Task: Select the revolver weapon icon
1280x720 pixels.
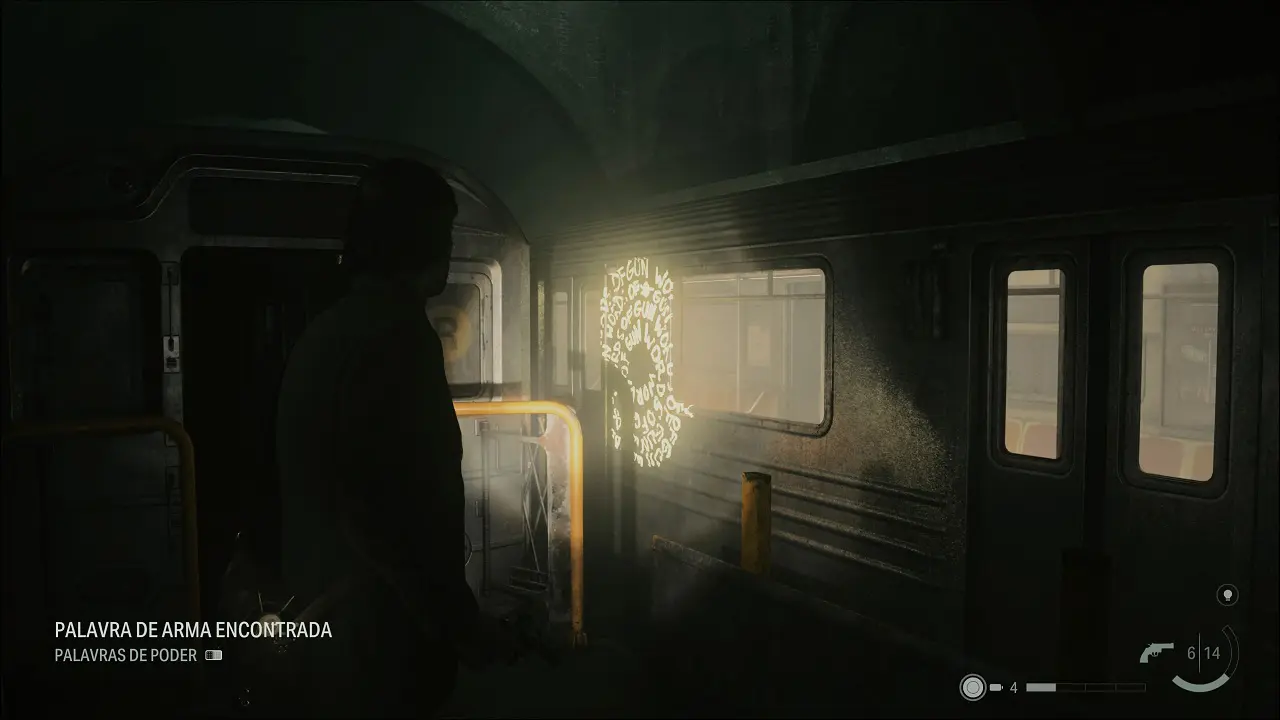Action: (1157, 652)
